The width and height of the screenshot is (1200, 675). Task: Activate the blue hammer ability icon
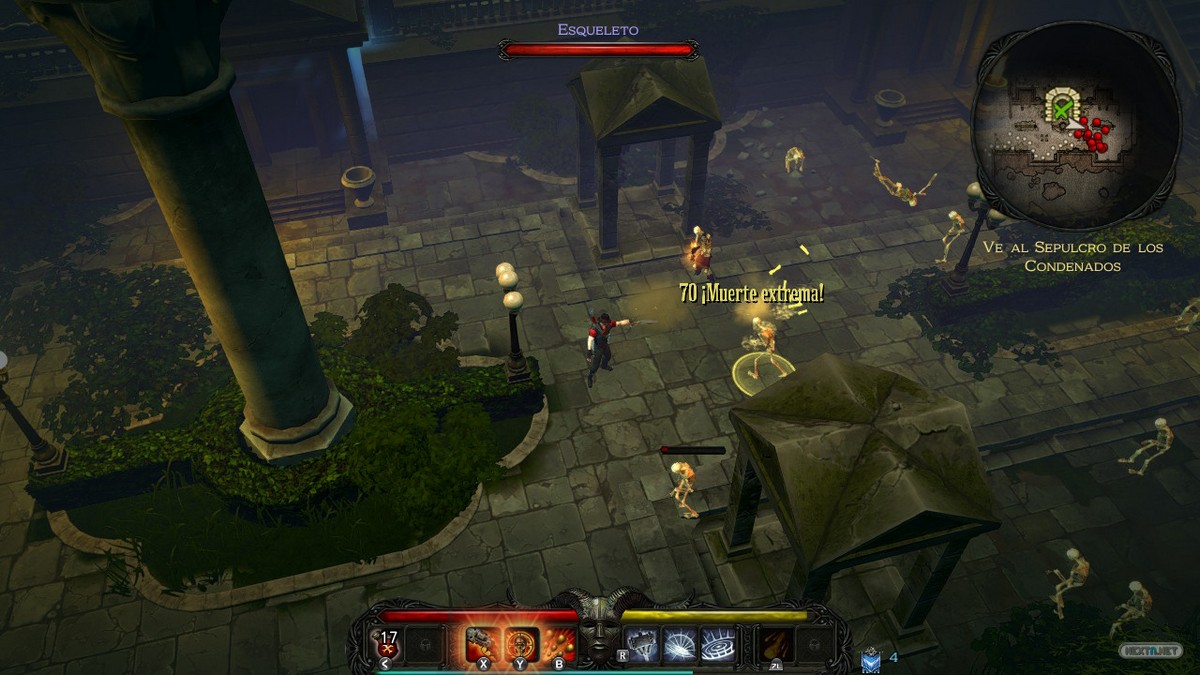[x=643, y=642]
